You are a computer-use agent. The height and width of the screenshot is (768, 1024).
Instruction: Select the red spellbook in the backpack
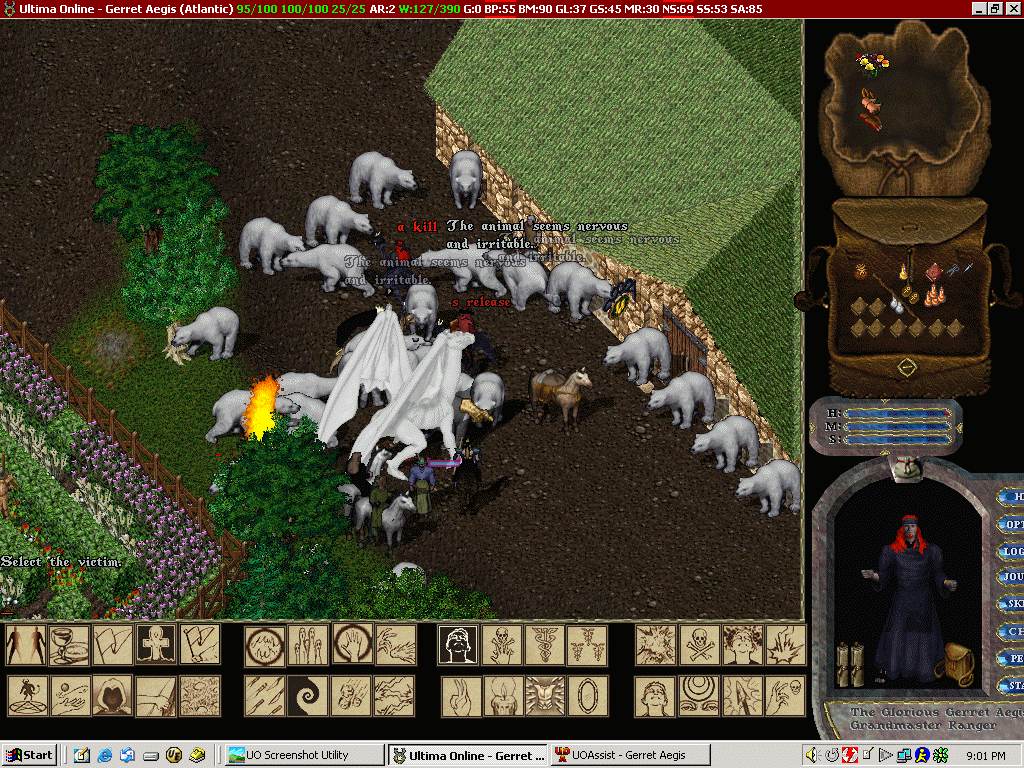click(x=933, y=272)
